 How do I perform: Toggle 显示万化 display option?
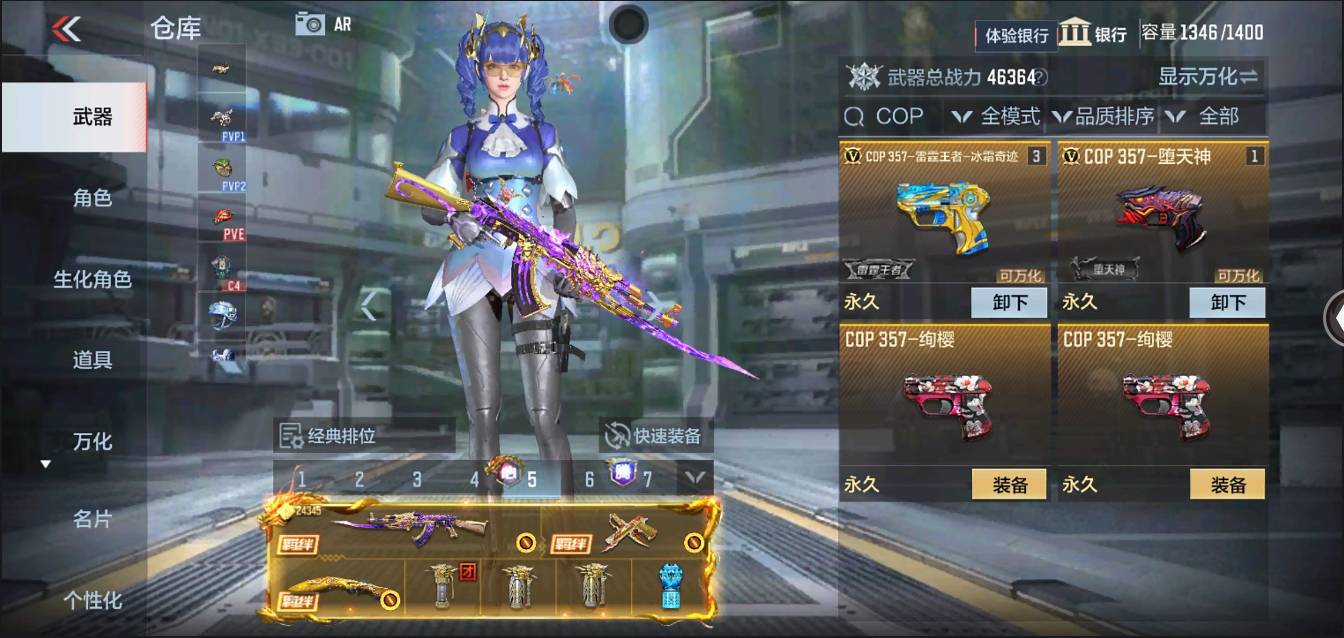click(x=1207, y=76)
